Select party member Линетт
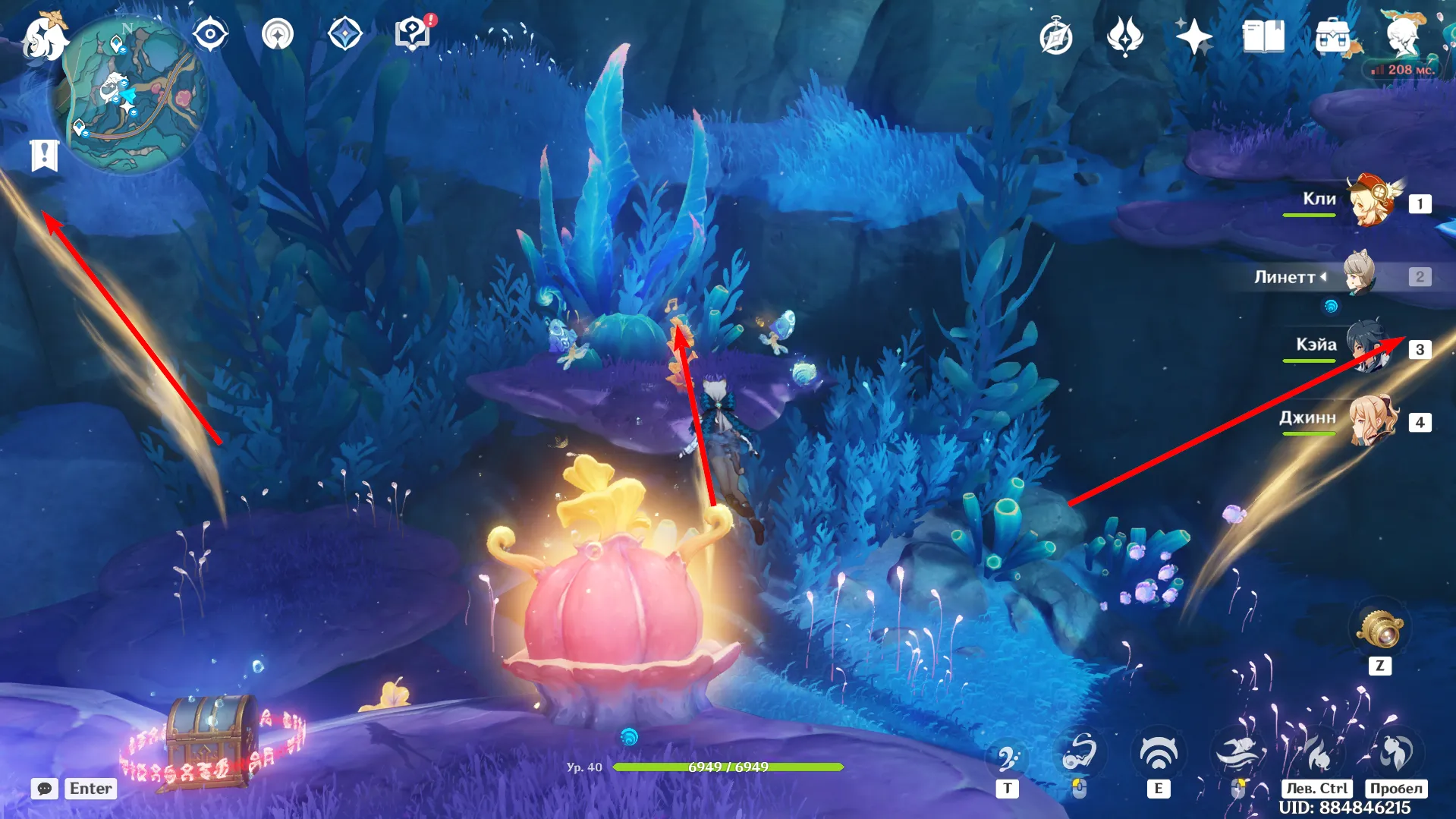Screen dimensions: 1456x819 pyautogui.click(x=1360, y=276)
